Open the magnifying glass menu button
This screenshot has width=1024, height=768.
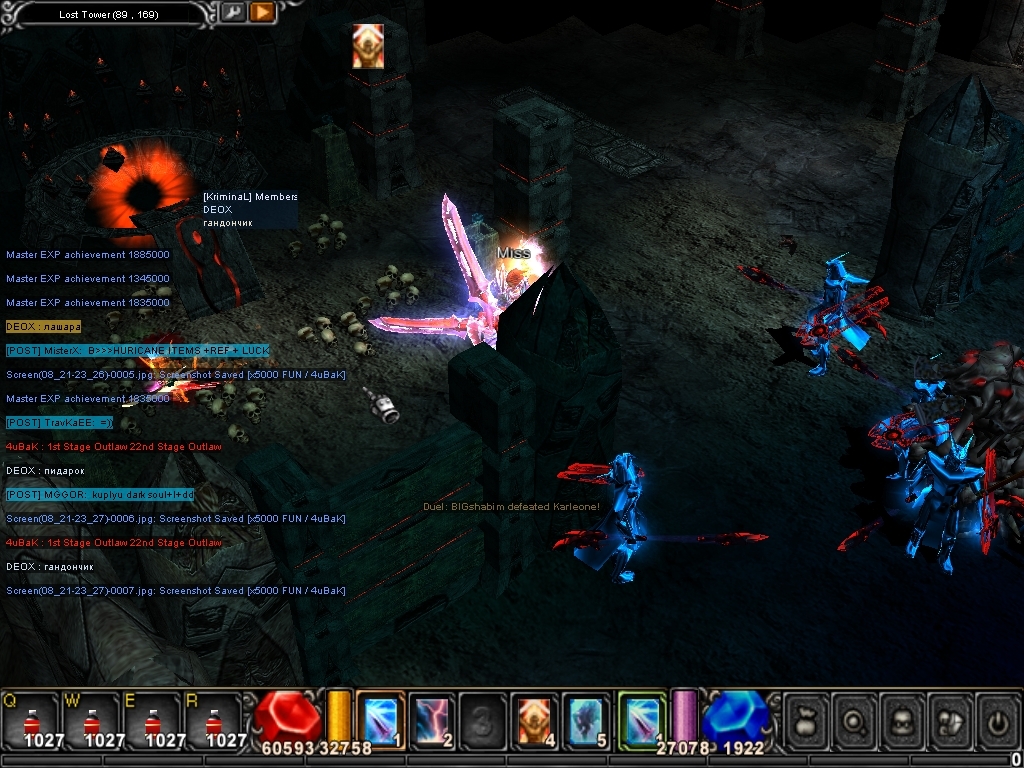tap(854, 718)
